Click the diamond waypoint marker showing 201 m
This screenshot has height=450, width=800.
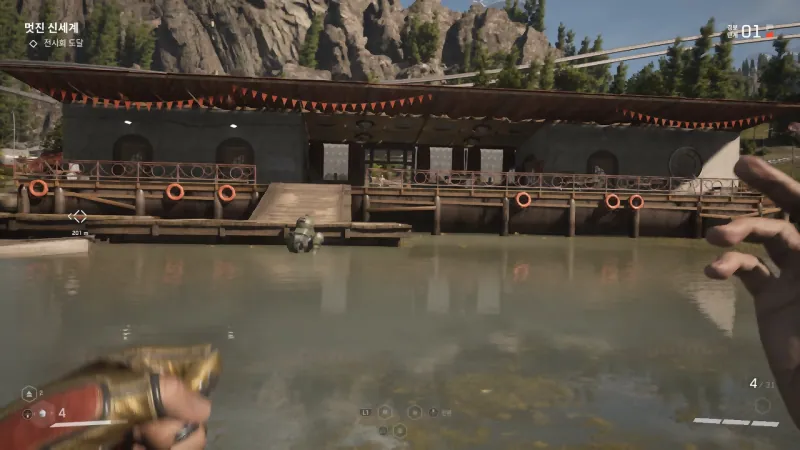click(79, 215)
